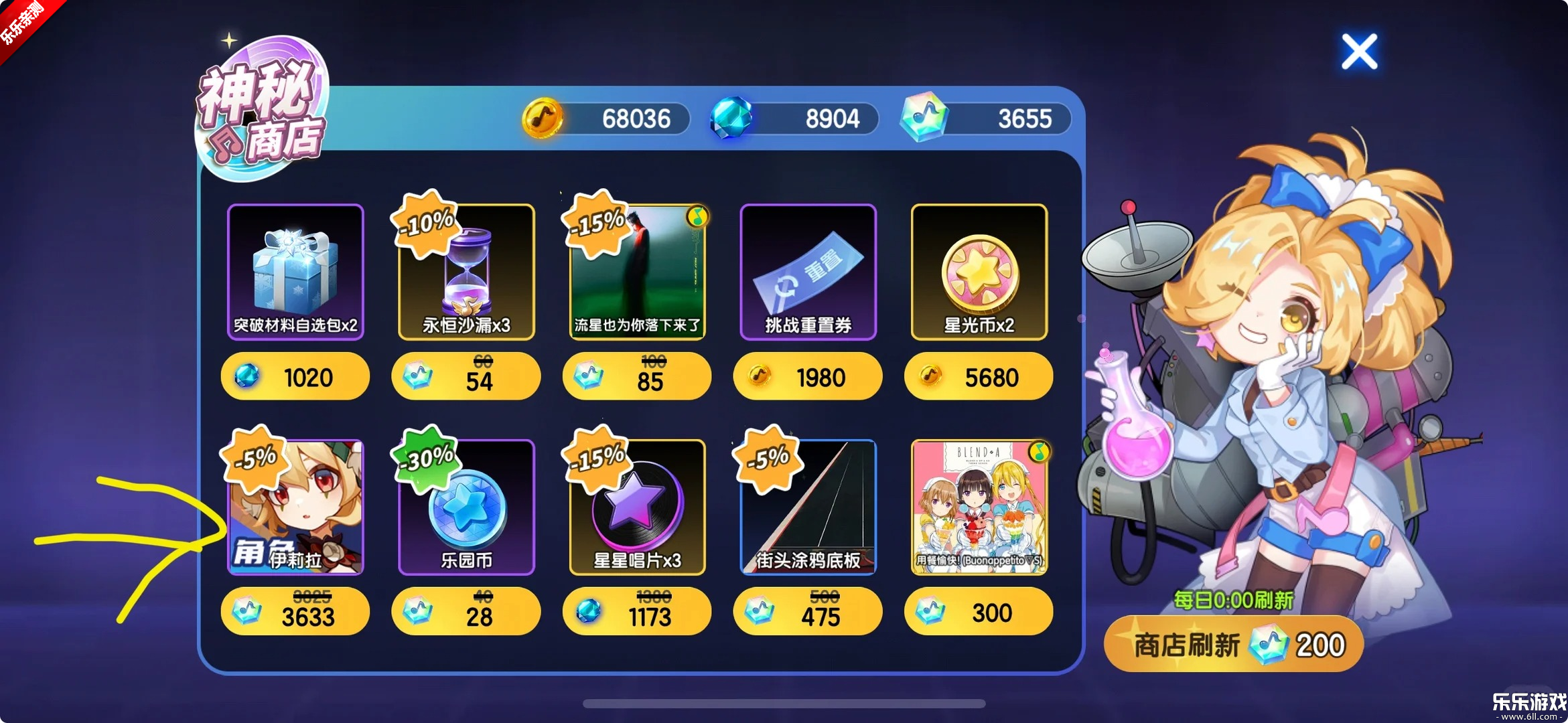1568x723 pixels.
Task: Buy 伊莉拉 for 3633
Action: coord(295,611)
